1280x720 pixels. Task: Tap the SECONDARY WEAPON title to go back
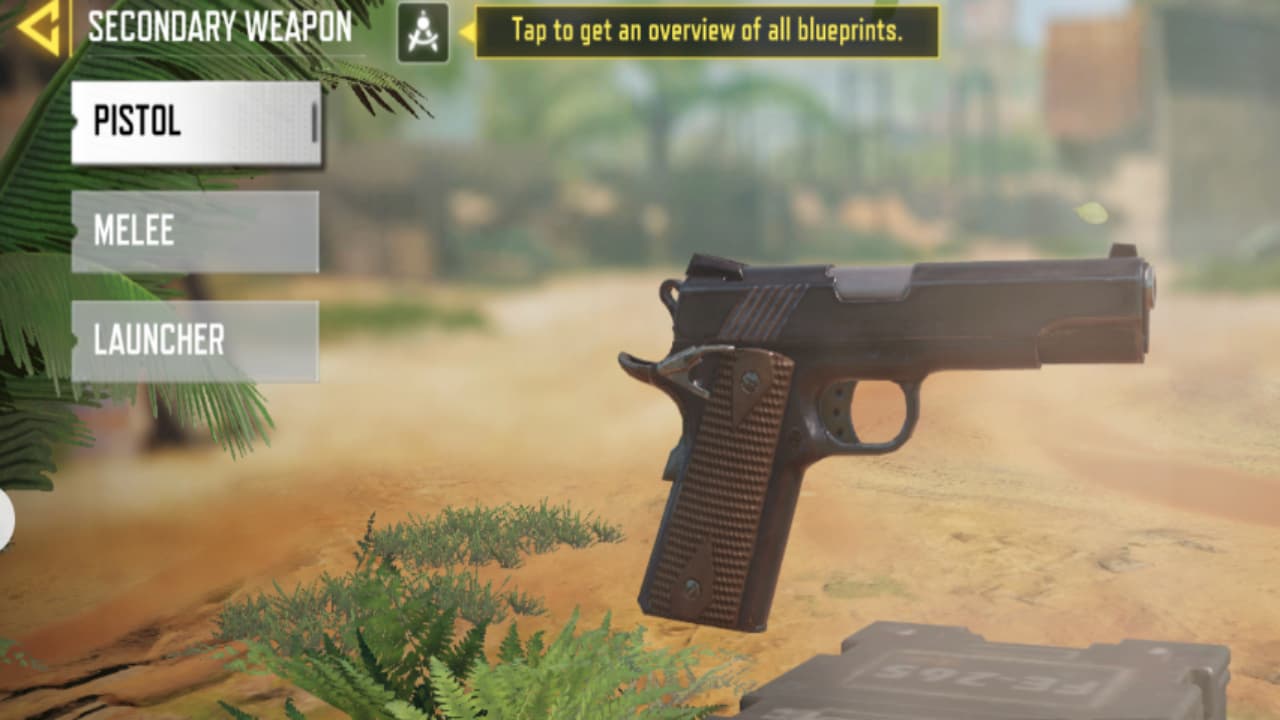click(x=220, y=28)
